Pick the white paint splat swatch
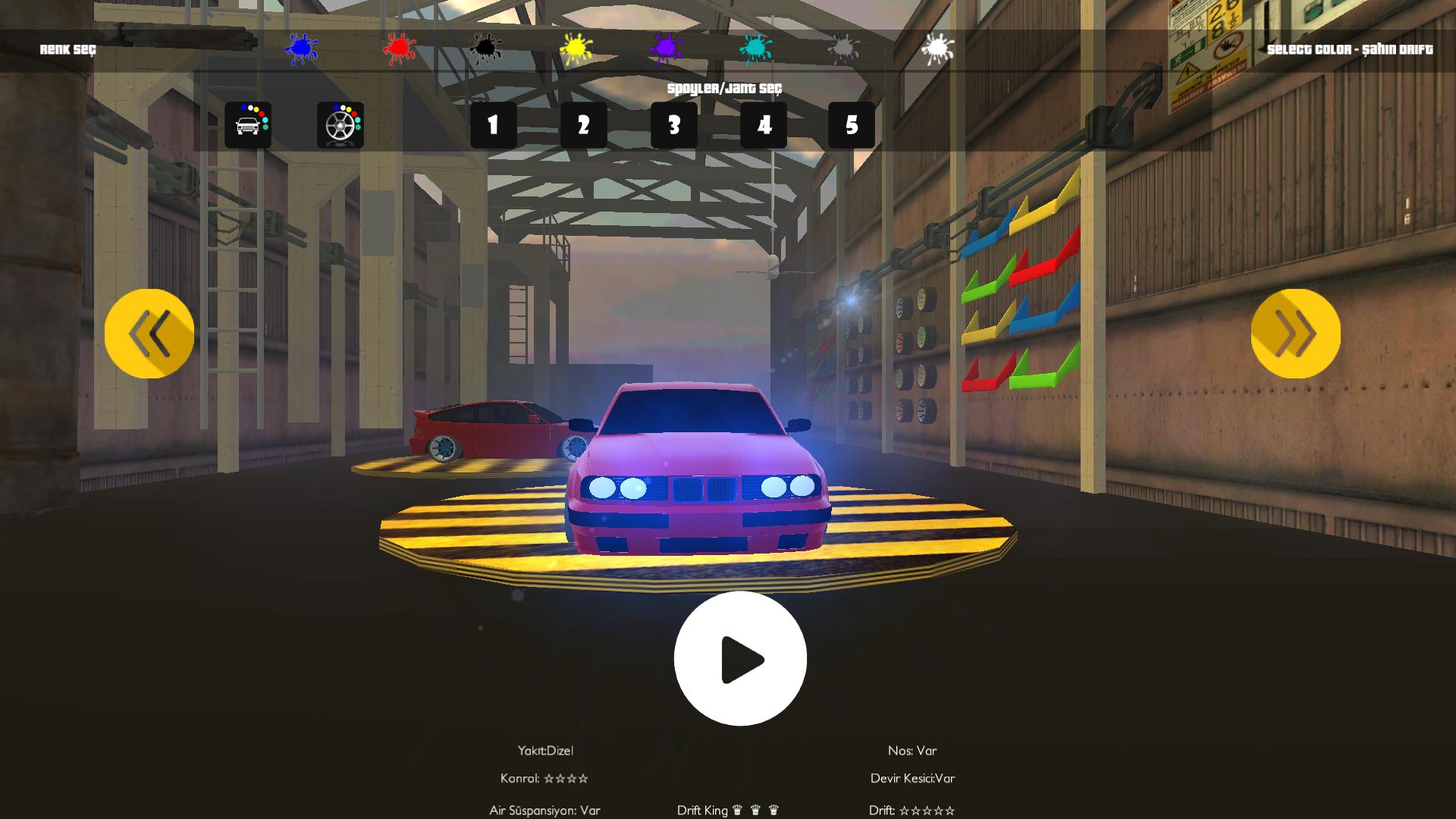Screen dimensions: 1456x819 point(937,45)
